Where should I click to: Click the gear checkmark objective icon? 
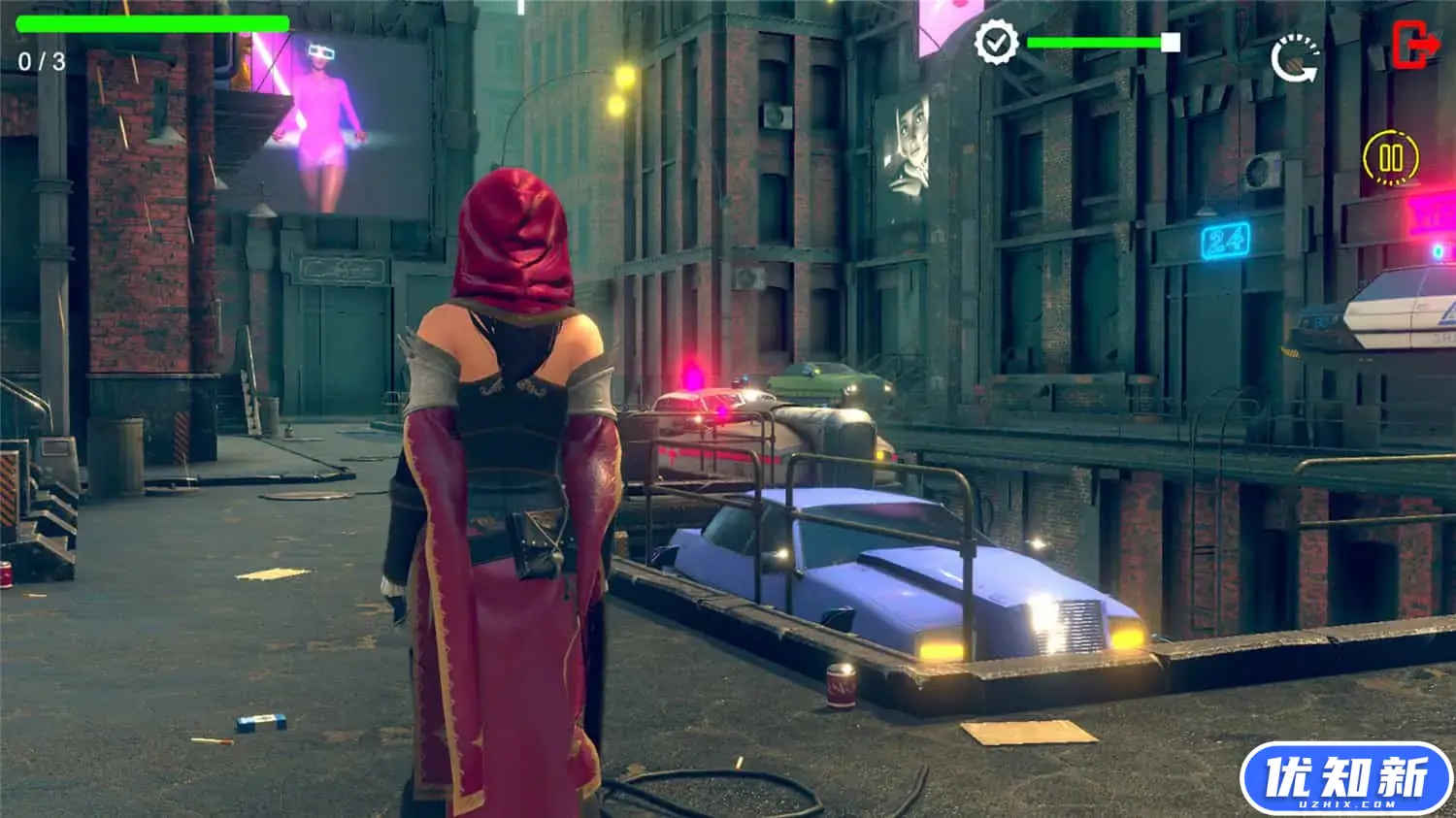pyautogui.click(x=996, y=42)
